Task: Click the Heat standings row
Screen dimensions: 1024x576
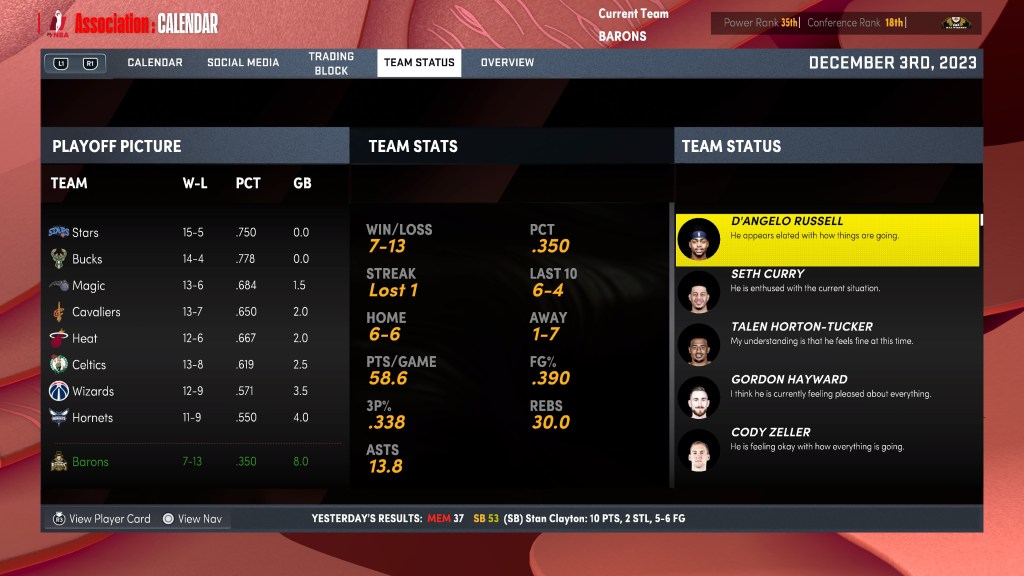Action: click(190, 339)
